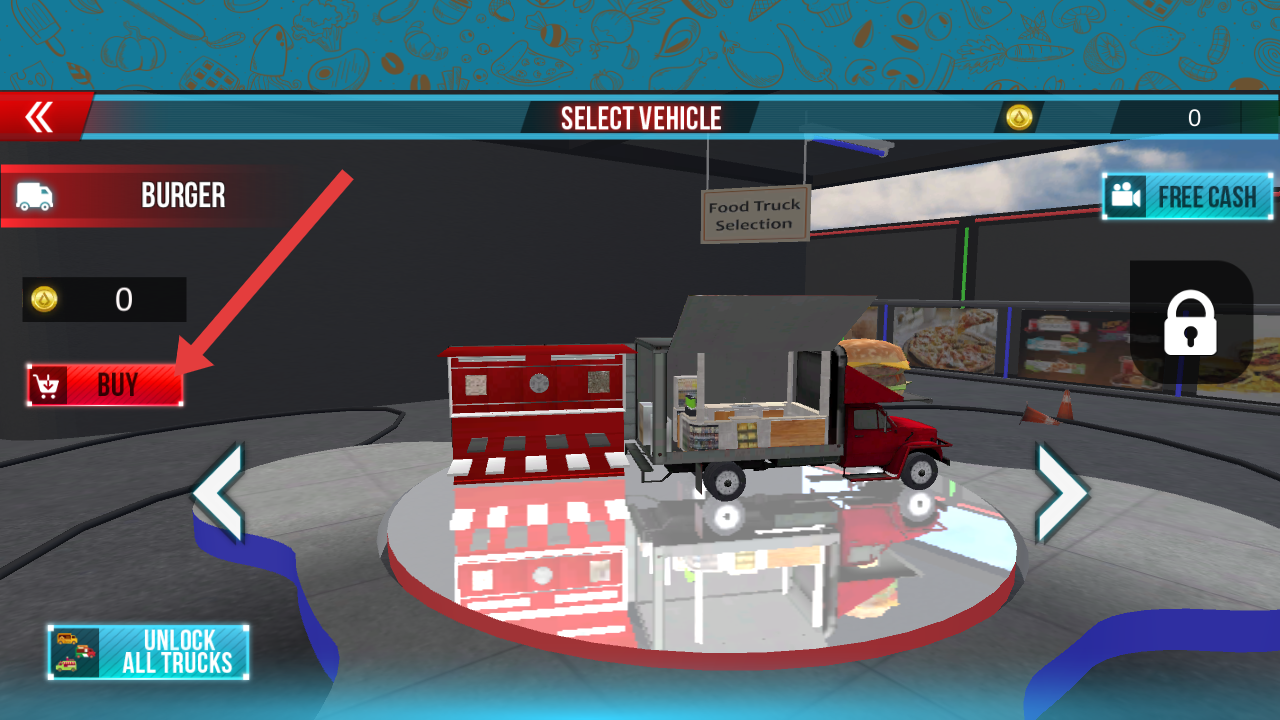
Task: Buy the Burger truck
Action: pyautogui.click(x=105, y=385)
